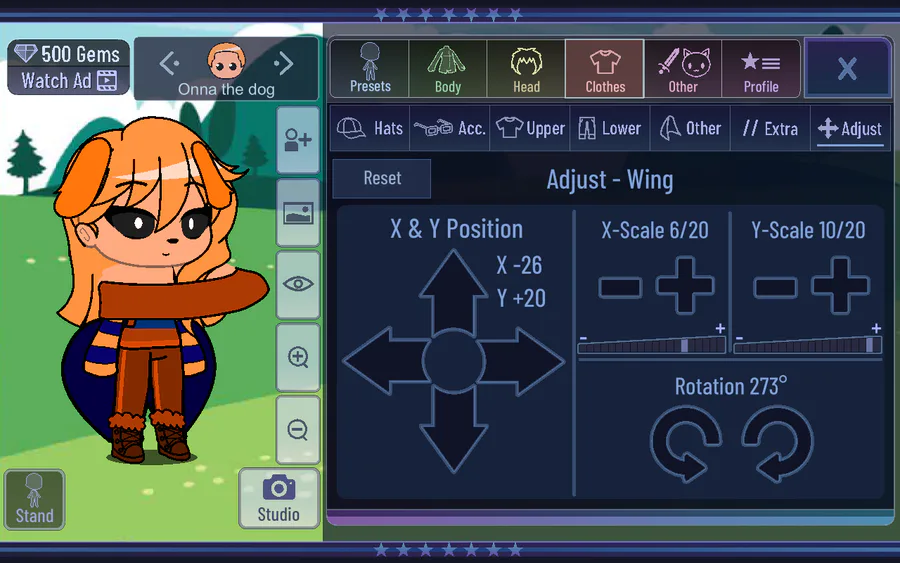The image size is (900, 563).
Task: Reset the wing adjustments
Action: click(x=382, y=178)
